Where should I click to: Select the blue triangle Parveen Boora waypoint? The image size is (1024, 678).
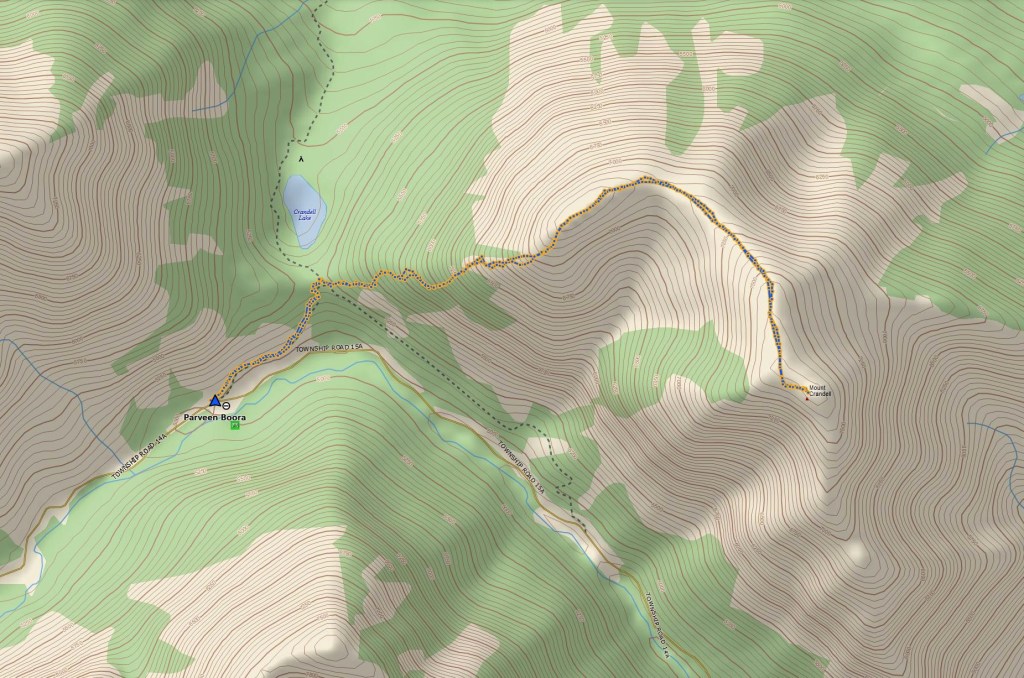click(x=214, y=401)
